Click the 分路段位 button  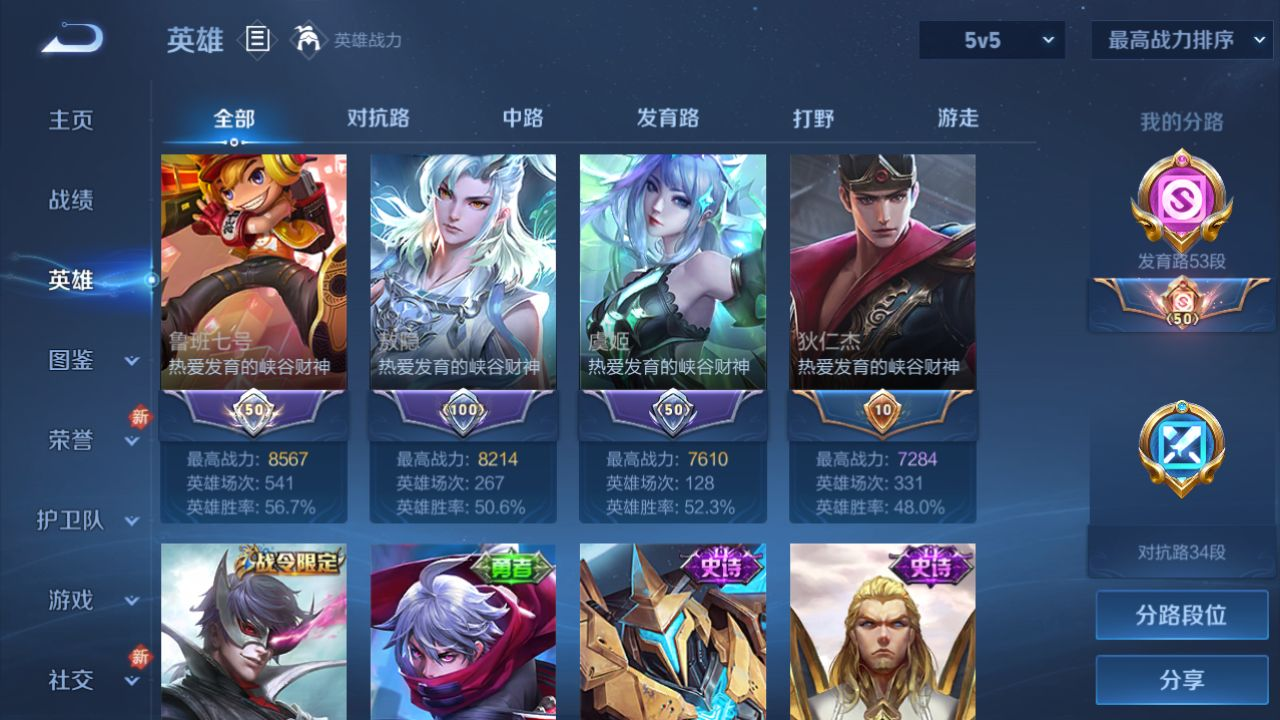pos(1181,615)
